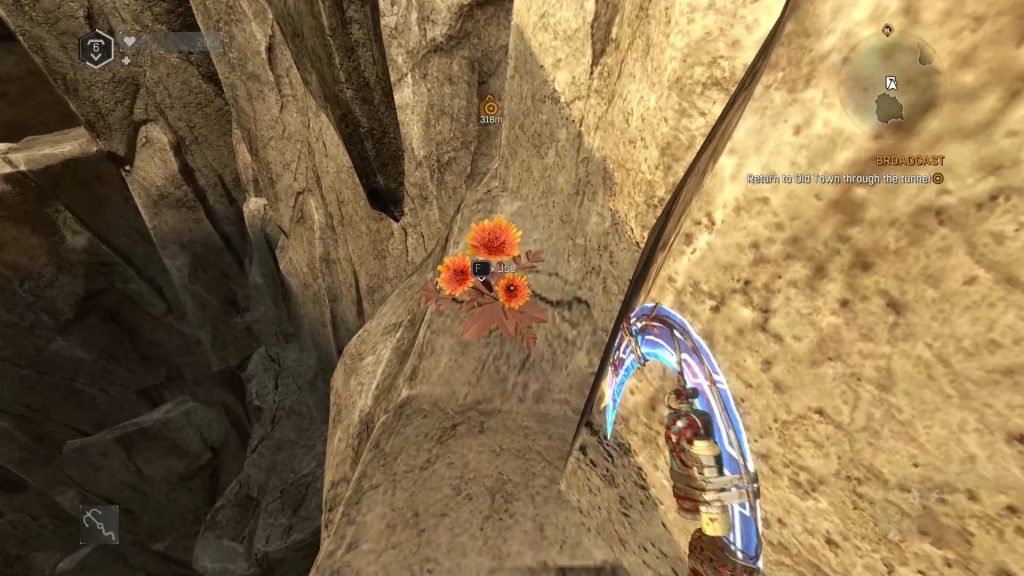Click the circular minimap

click(889, 84)
